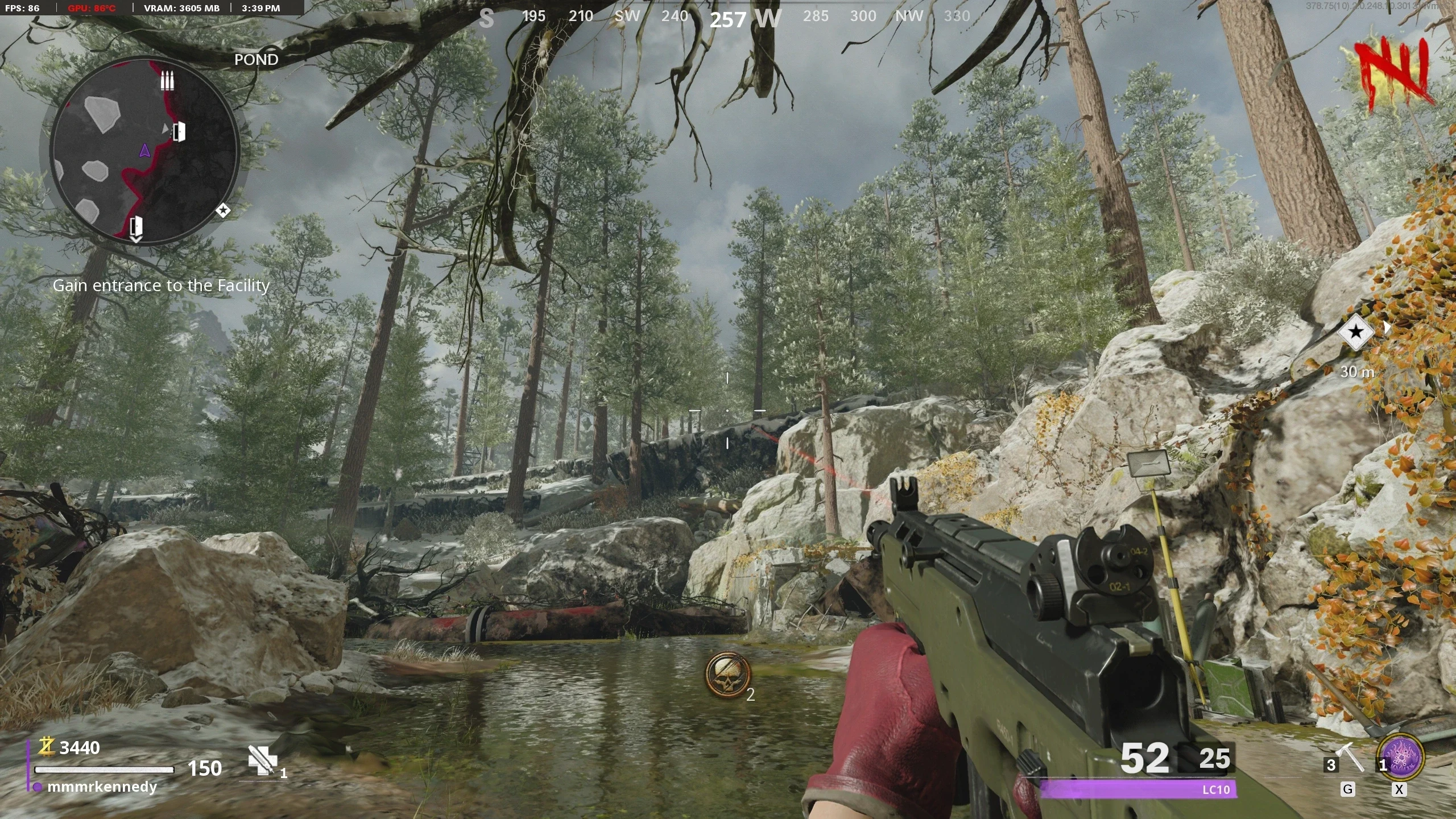Activate the purple field upgrade icon

pyautogui.click(x=1401, y=758)
